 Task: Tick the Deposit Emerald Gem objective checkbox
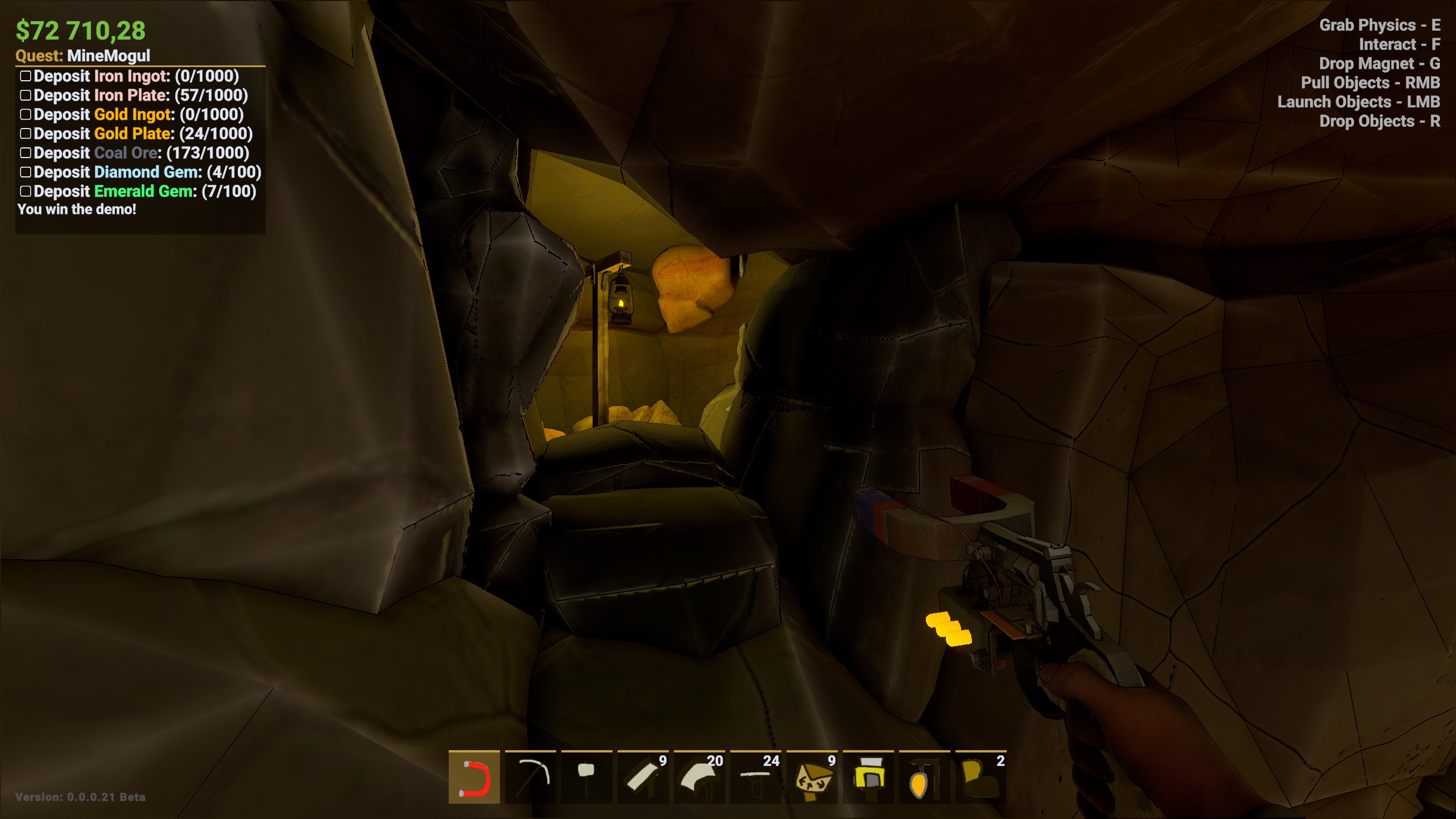click(x=26, y=191)
